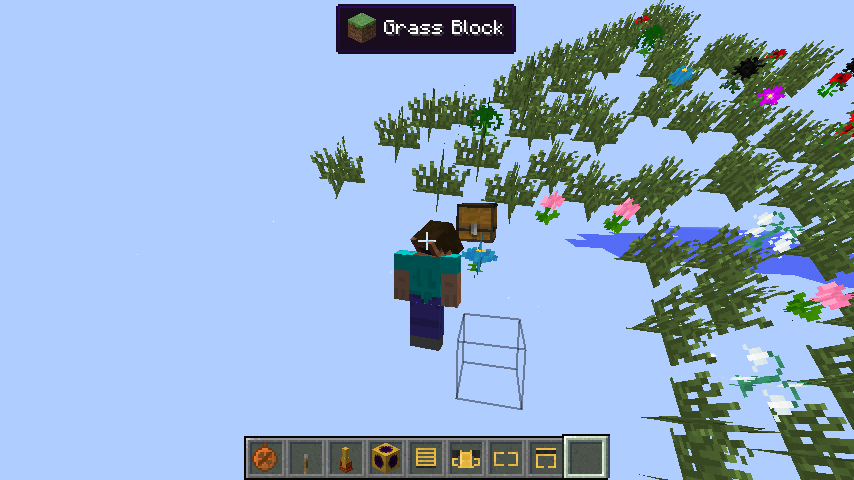Select the orange cone-shaped item slot
Image resolution: width=854 pixels, height=480 pixels.
point(345,459)
